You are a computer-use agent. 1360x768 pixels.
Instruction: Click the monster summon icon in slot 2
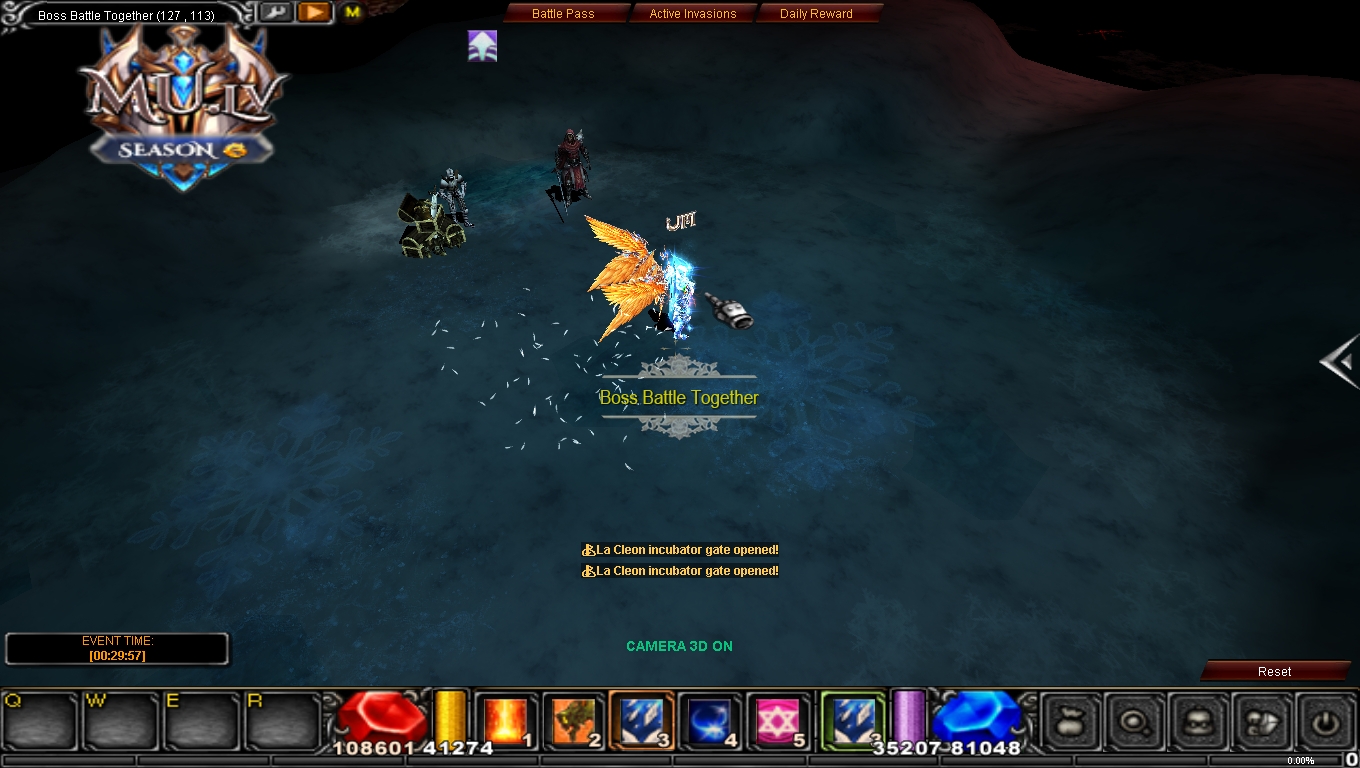pyautogui.click(x=573, y=718)
